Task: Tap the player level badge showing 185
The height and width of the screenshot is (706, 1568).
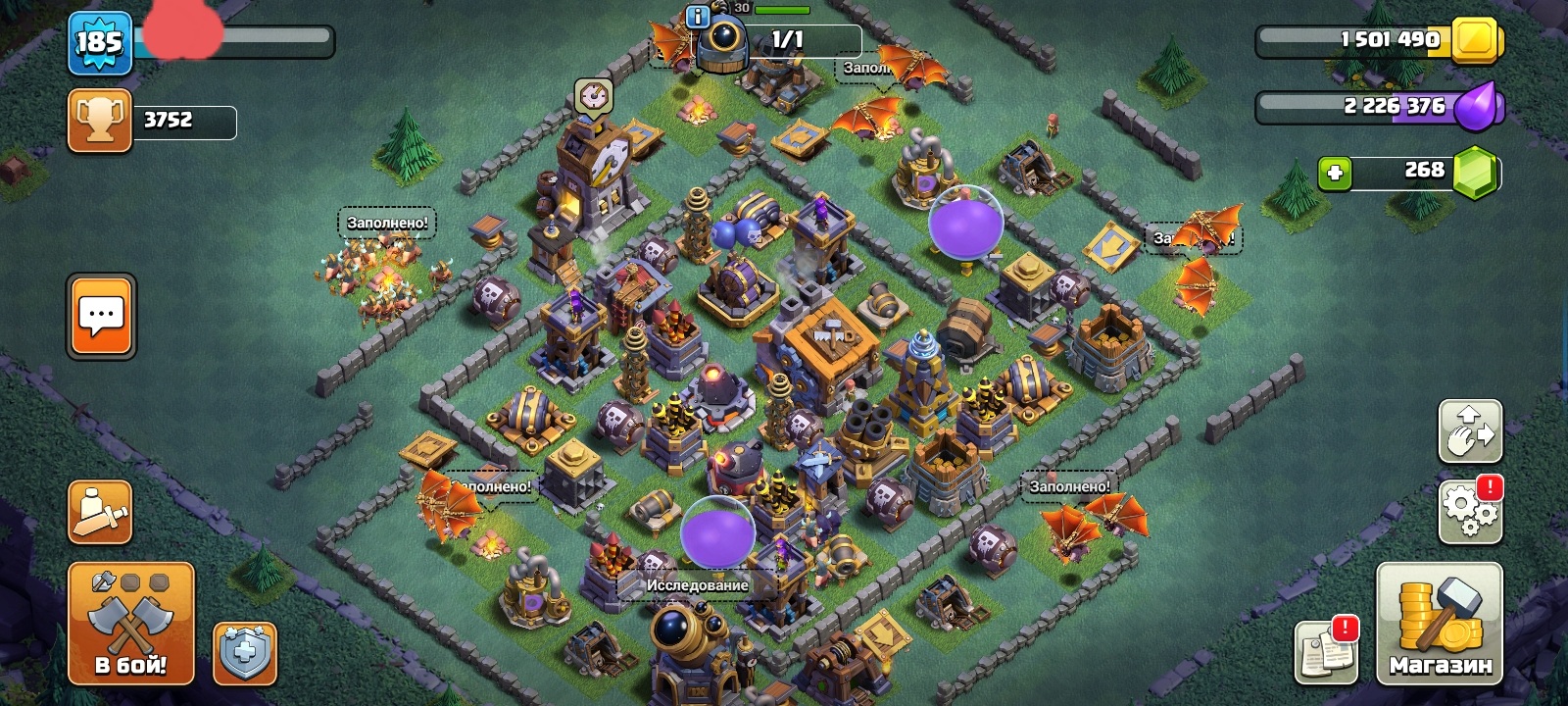Action: tap(99, 42)
